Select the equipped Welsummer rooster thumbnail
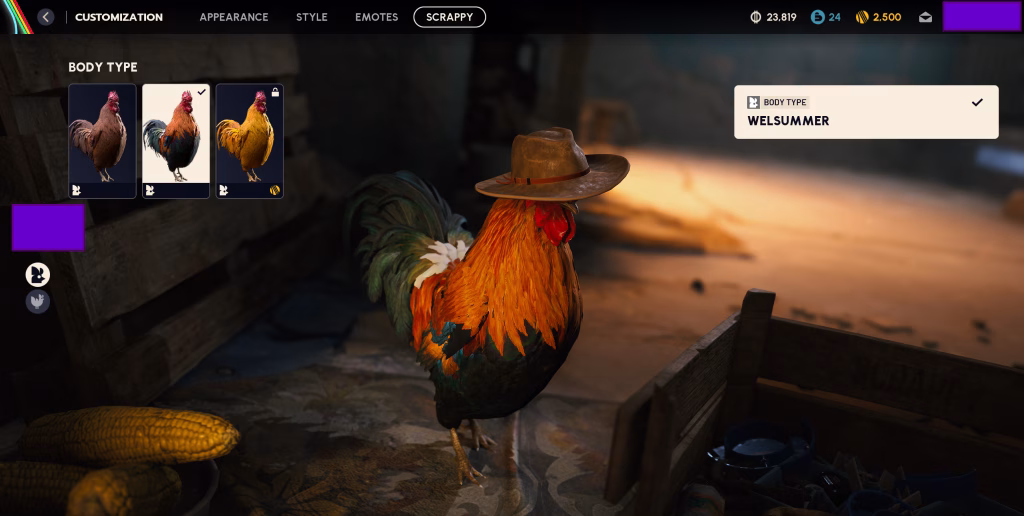 tap(176, 141)
